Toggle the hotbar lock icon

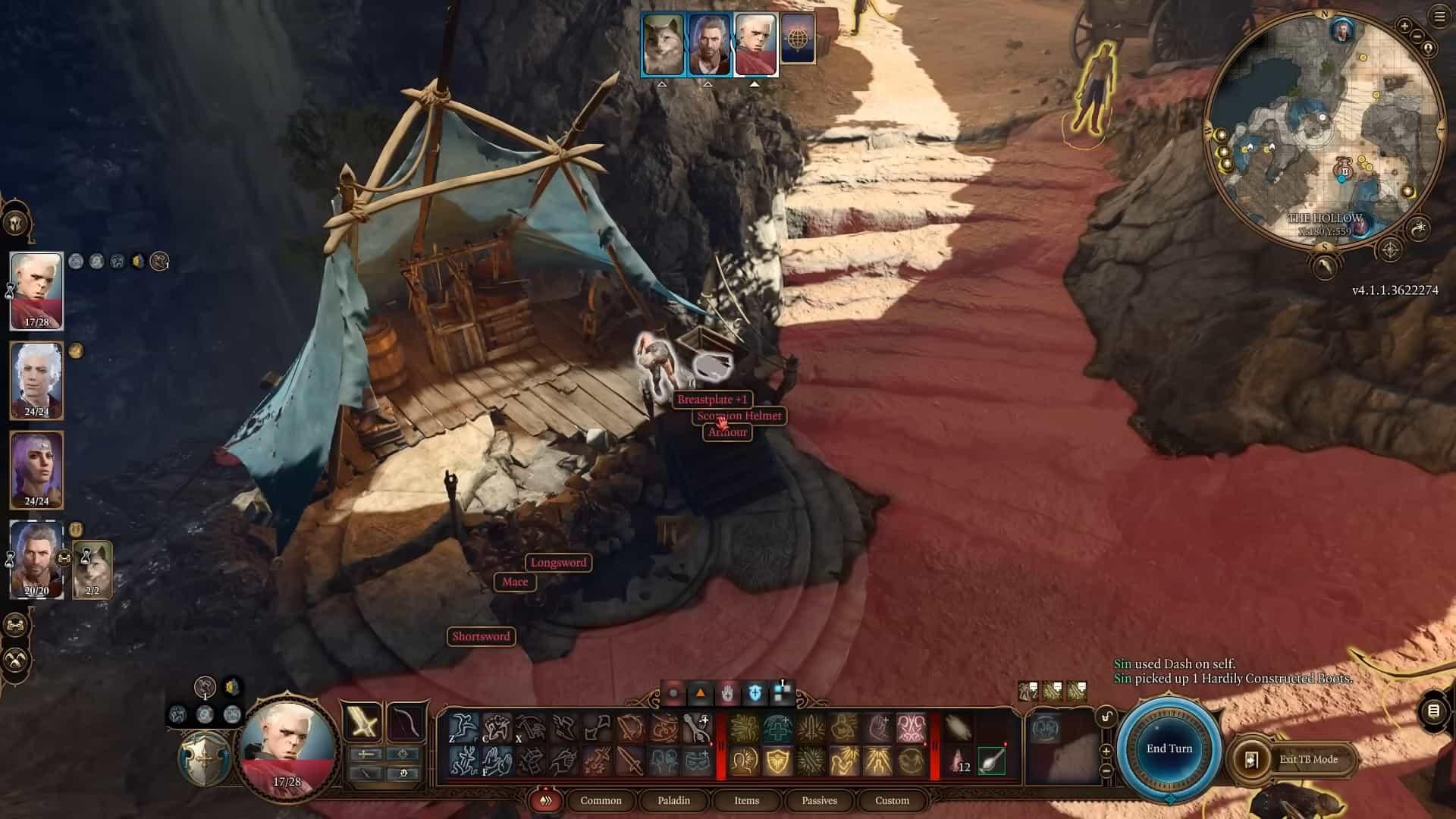click(x=1106, y=717)
